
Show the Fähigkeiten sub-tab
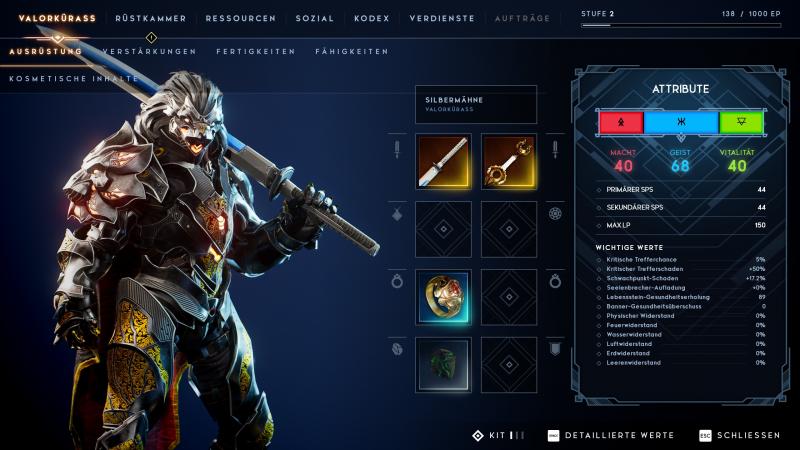(351, 51)
